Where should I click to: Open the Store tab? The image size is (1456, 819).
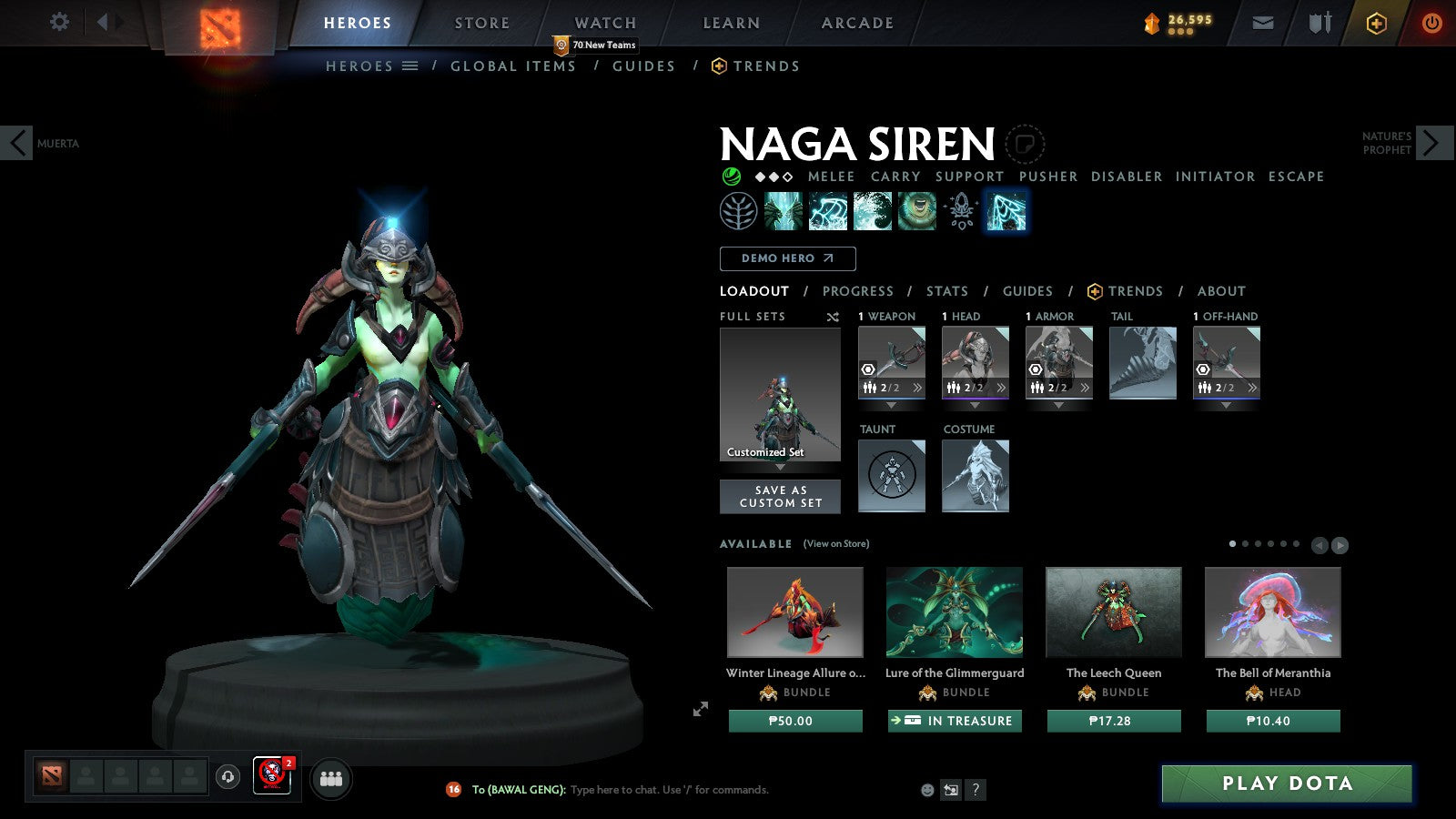pos(482,23)
